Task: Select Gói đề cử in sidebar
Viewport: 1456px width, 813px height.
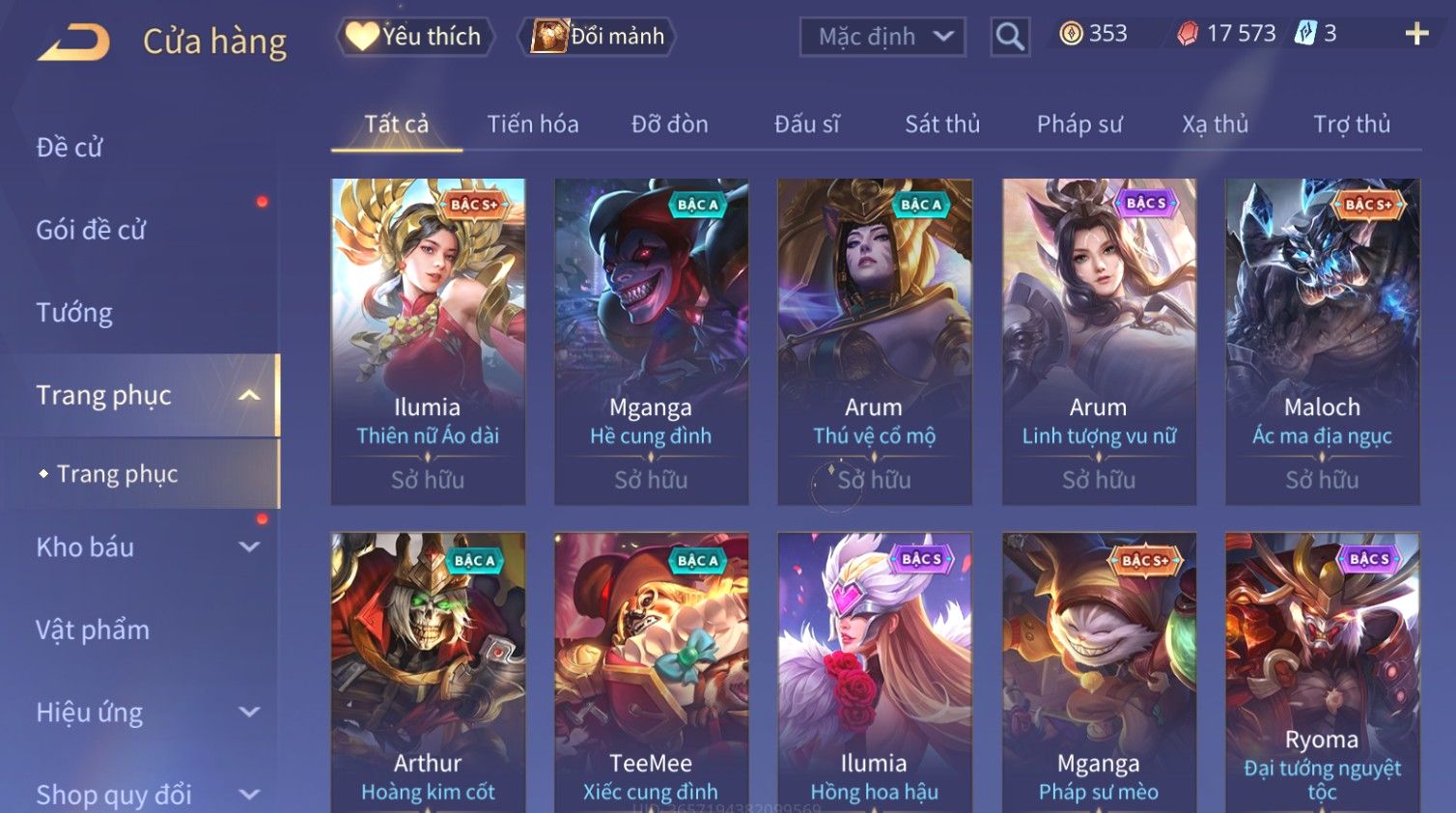Action: [91, 230]
